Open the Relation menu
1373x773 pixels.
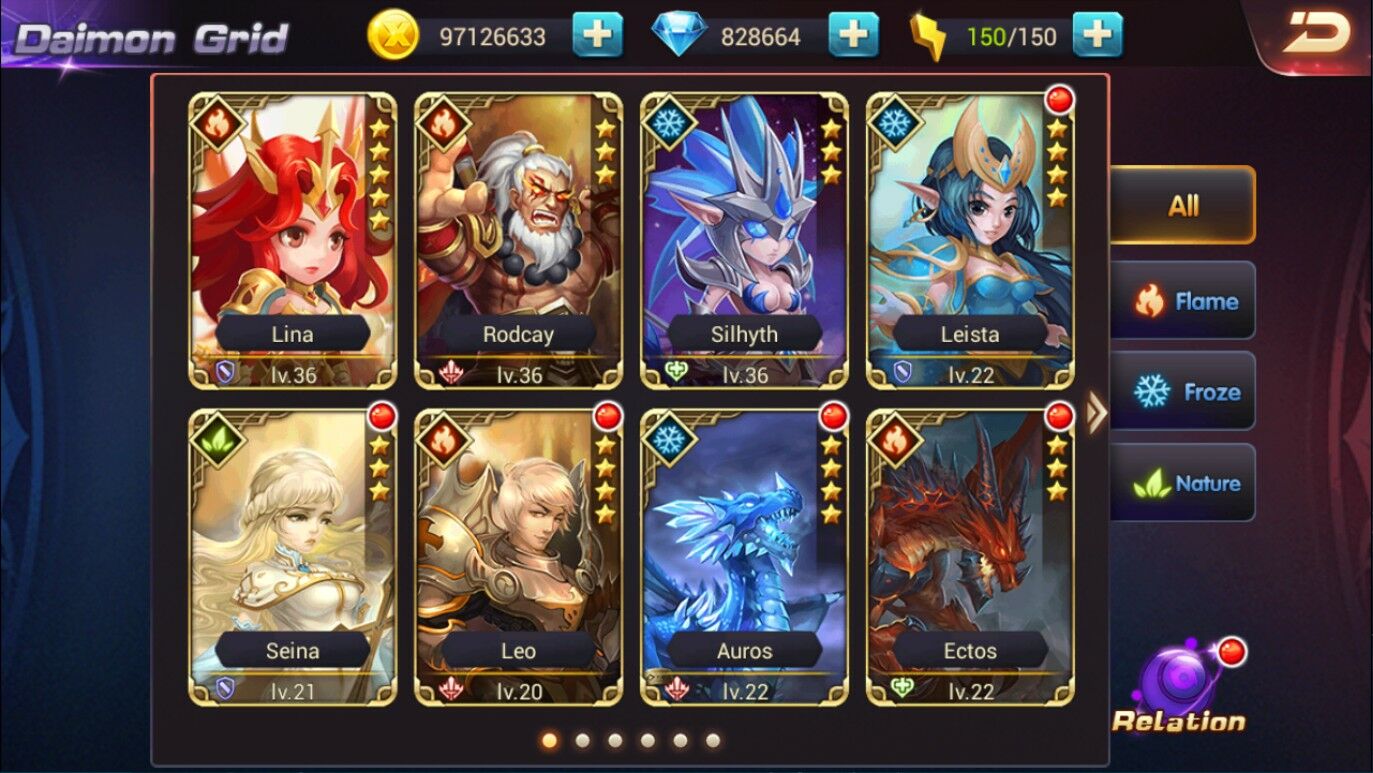pos(1180,692)
